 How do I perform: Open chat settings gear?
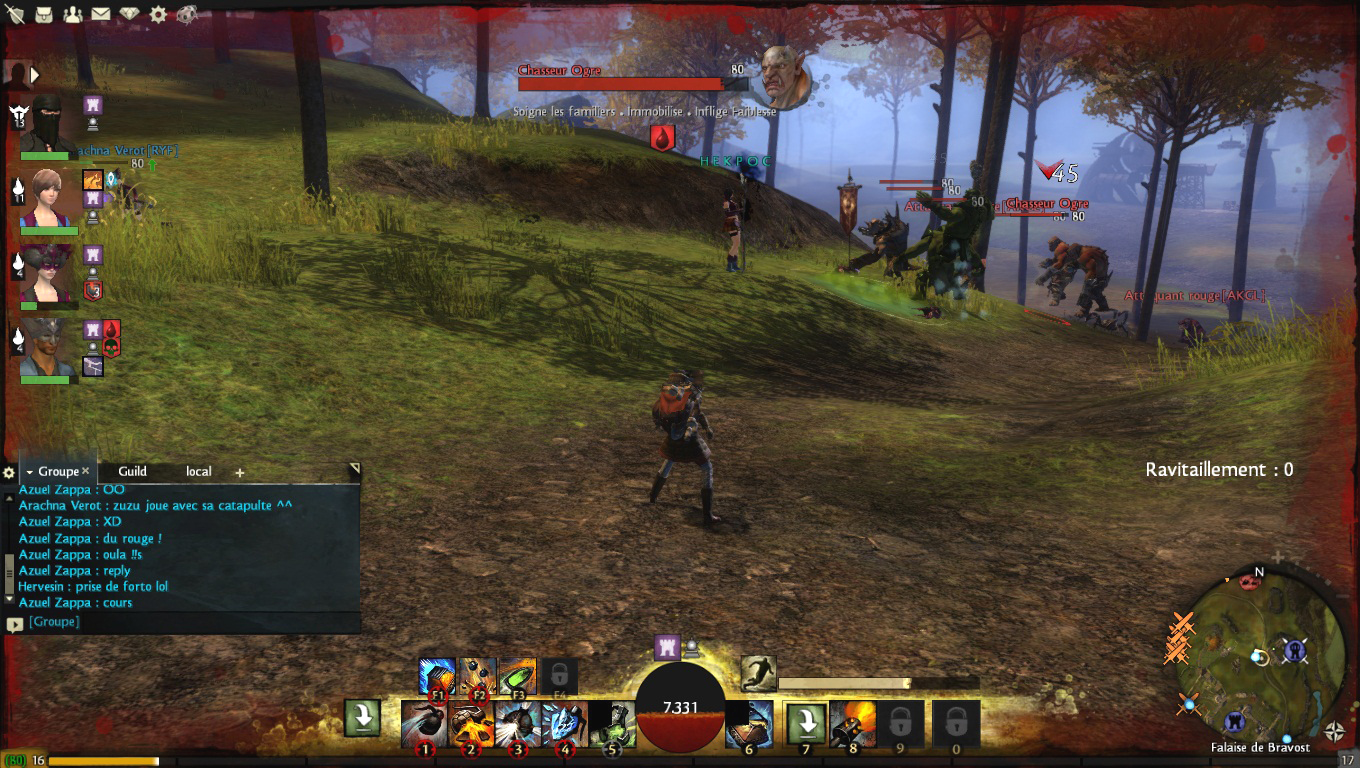click(9, 472)
